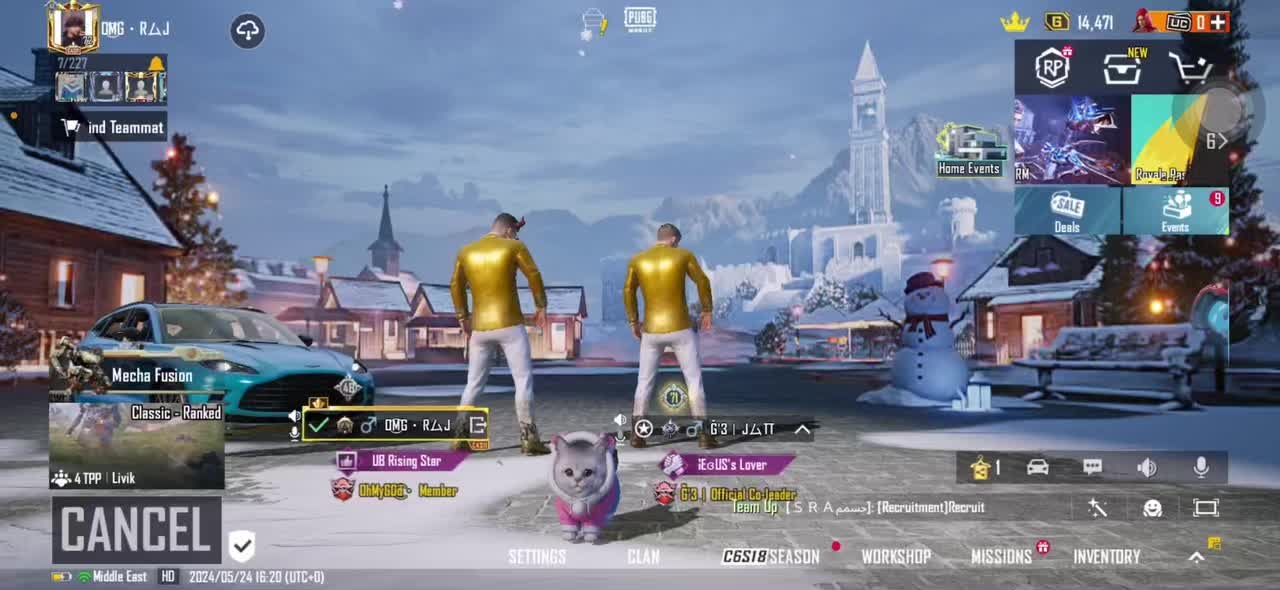The height and width of the screenshot is (590, 1280).
Task: Open the Inventory
Action: 1106,557
